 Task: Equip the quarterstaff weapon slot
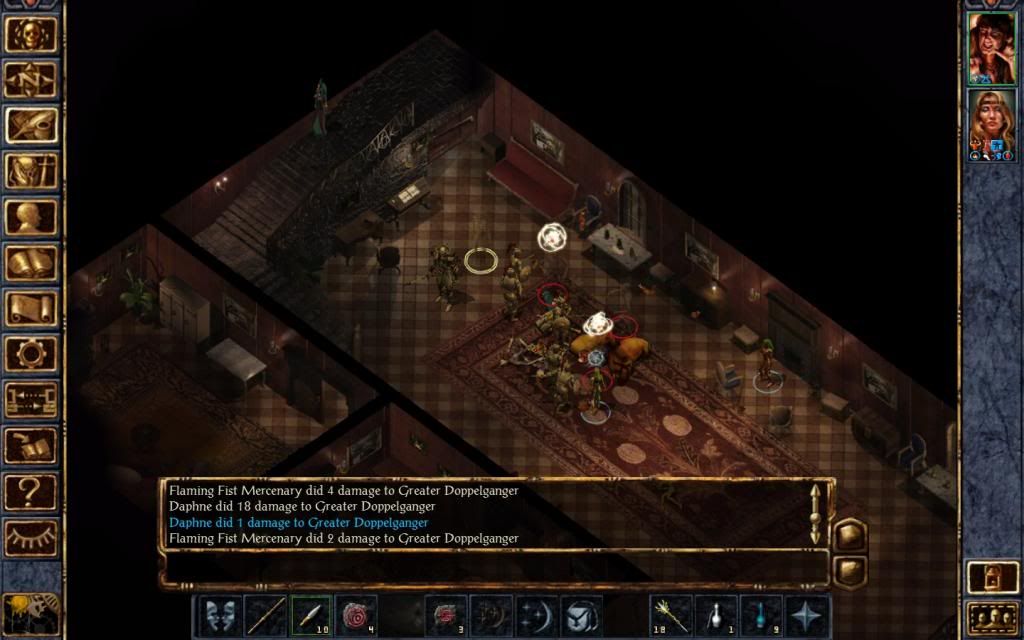[x=265, y=614]
